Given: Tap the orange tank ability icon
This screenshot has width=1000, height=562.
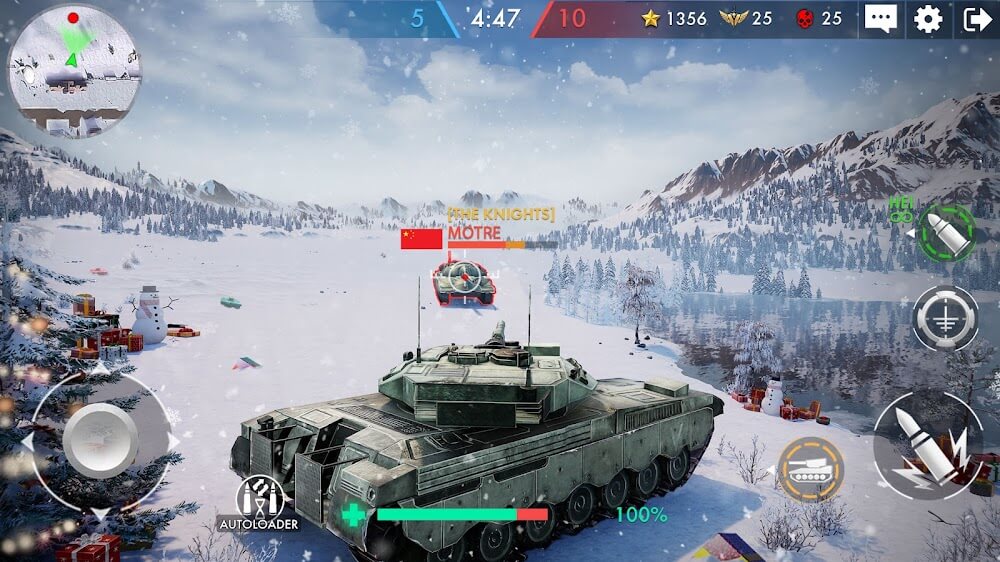Looking at the screenshot, I should (x=810, y=469).
